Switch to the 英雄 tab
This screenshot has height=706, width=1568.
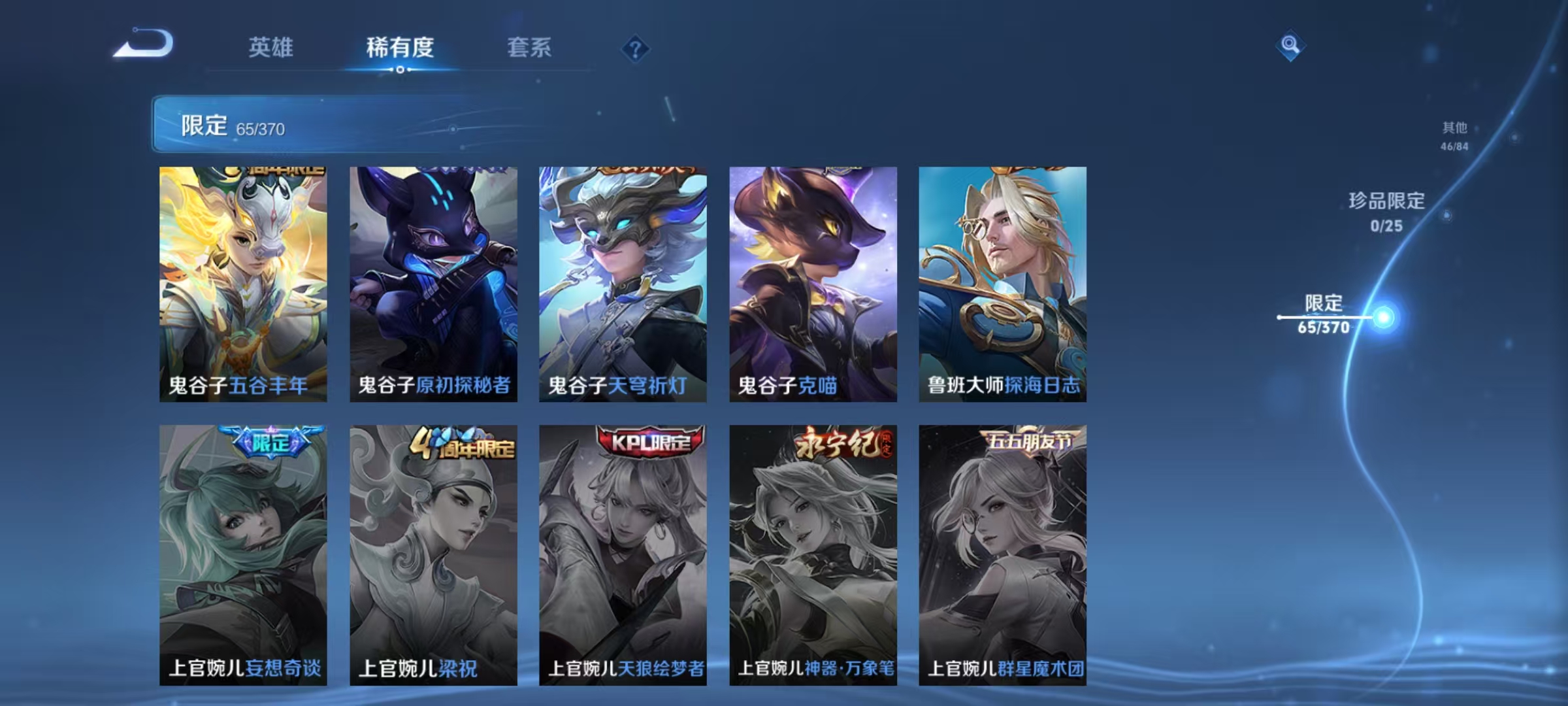click(x=271, y=47)
